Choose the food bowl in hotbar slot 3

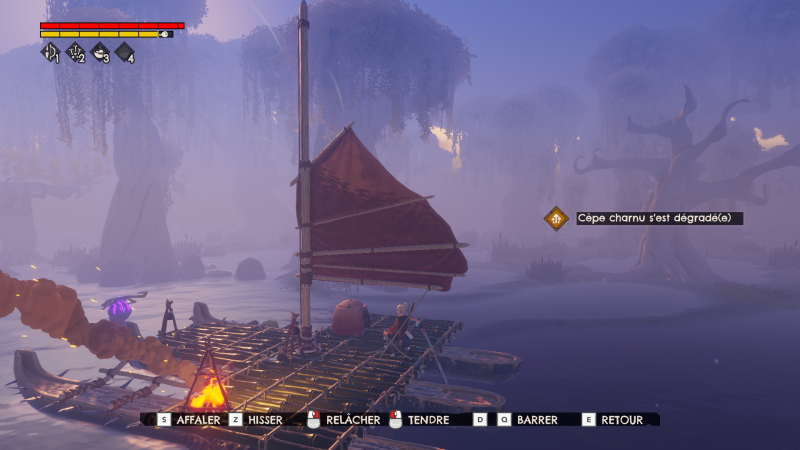[x=100, y=53]
